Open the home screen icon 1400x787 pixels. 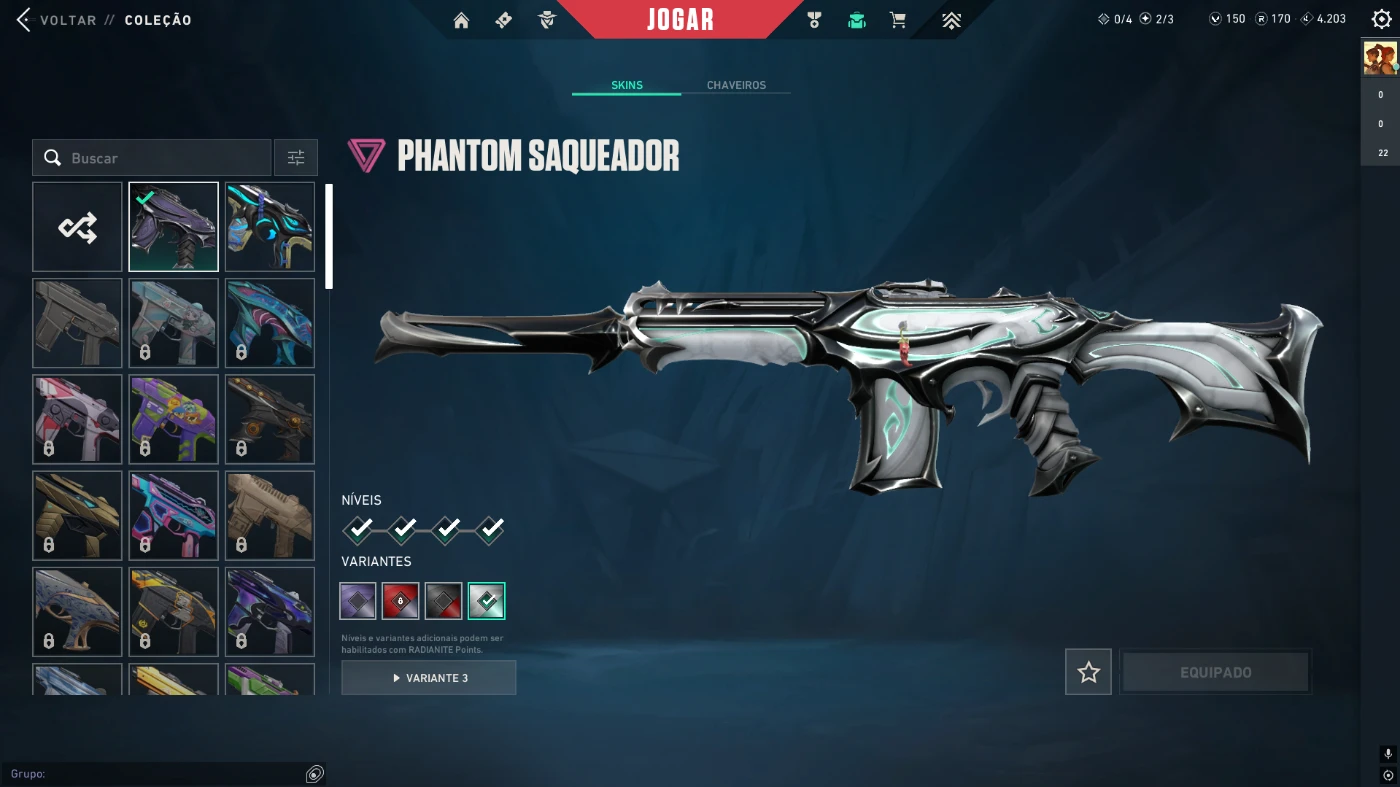click(461, 20)
